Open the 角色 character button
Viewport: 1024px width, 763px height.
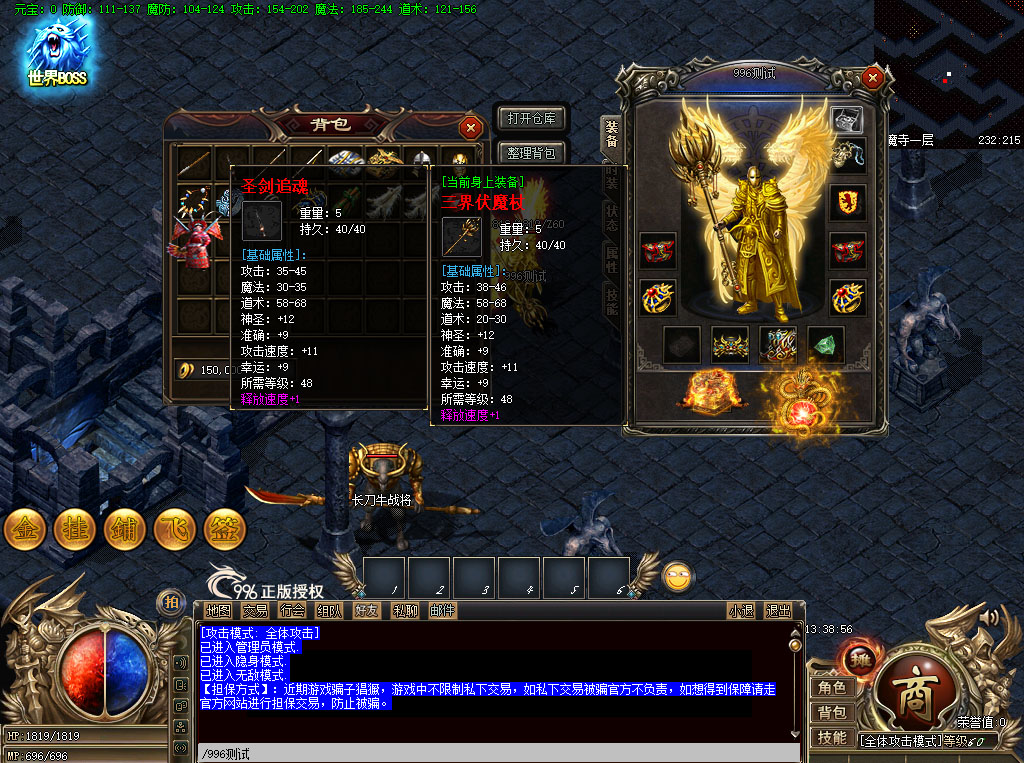pos(832,687)
